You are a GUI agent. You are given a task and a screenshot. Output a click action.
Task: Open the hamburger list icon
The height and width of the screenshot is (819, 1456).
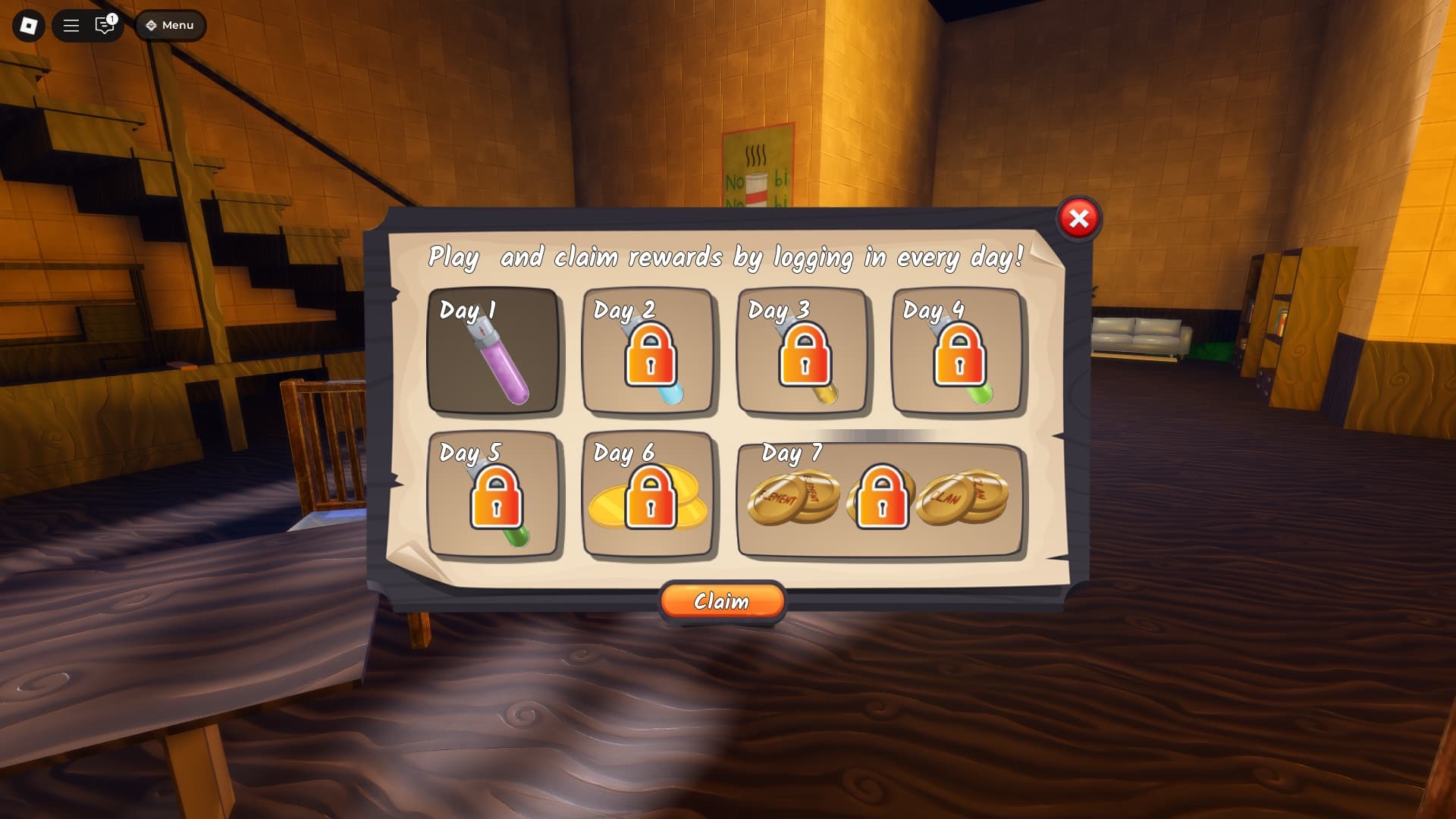[x=71, y=26]
